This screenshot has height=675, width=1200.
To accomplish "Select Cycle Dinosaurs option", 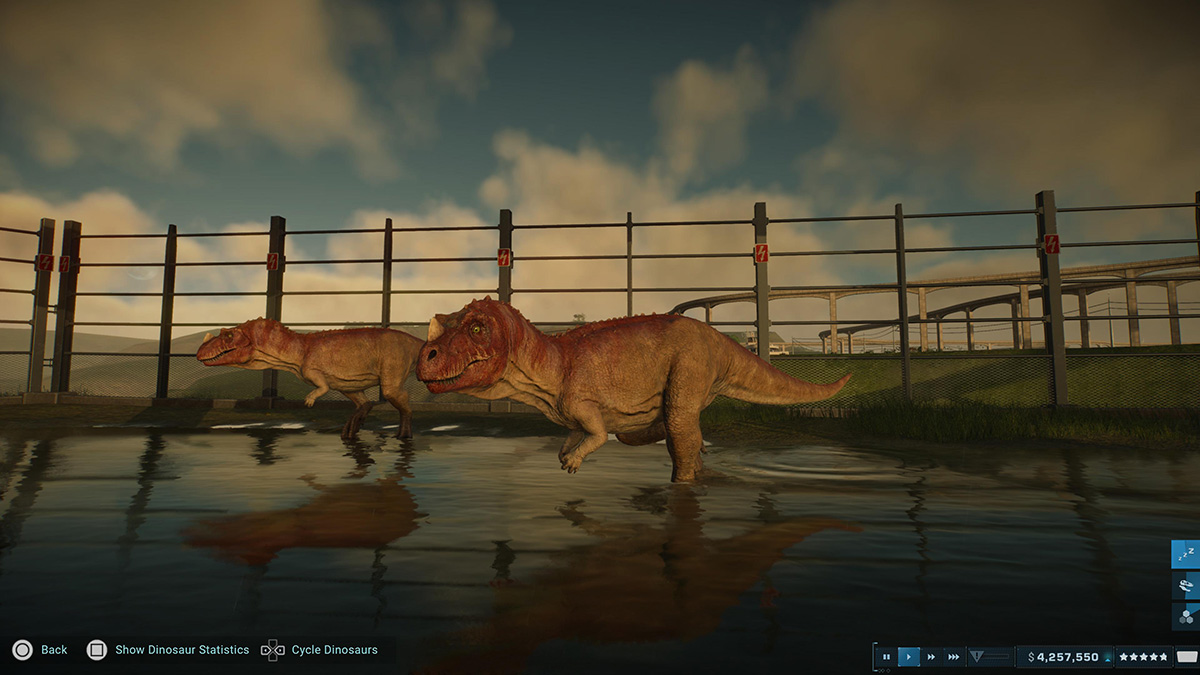I will [x=334, y=650].
